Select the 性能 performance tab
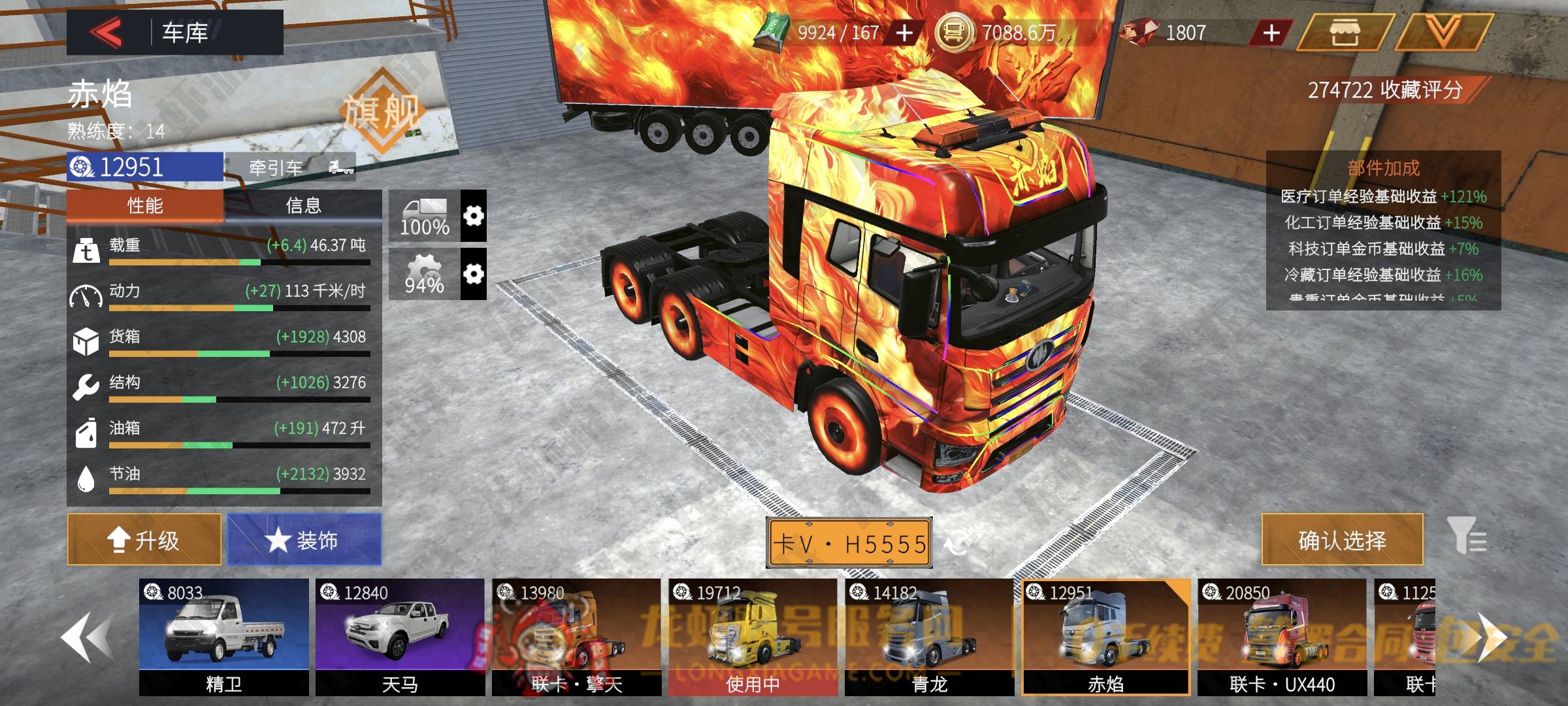1568x706 pixels. tap(145, 206)
